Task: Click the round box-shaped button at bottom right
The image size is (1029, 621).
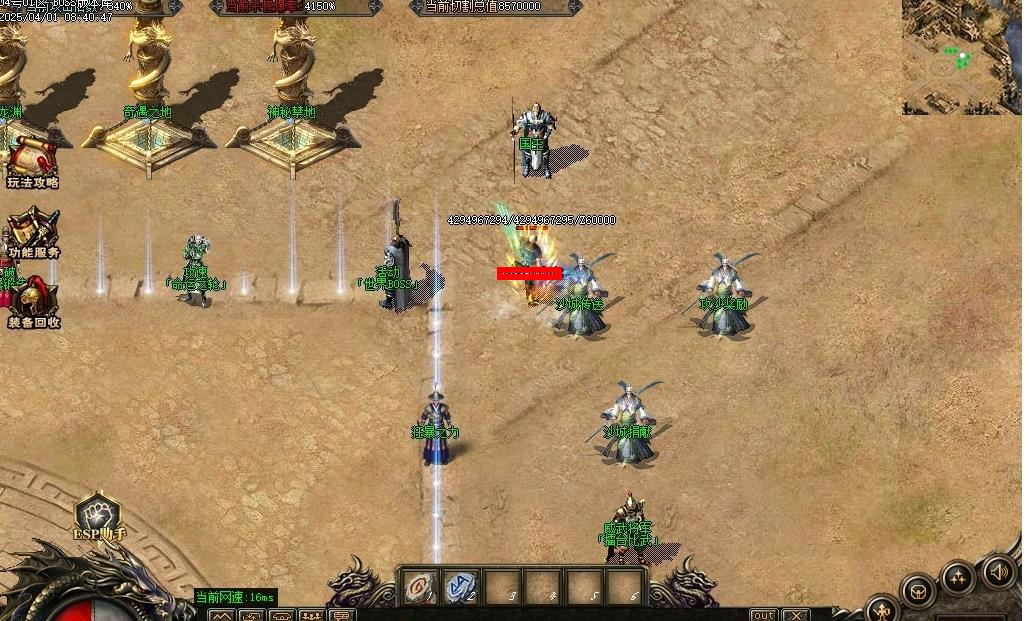Action: click(917, 591)
